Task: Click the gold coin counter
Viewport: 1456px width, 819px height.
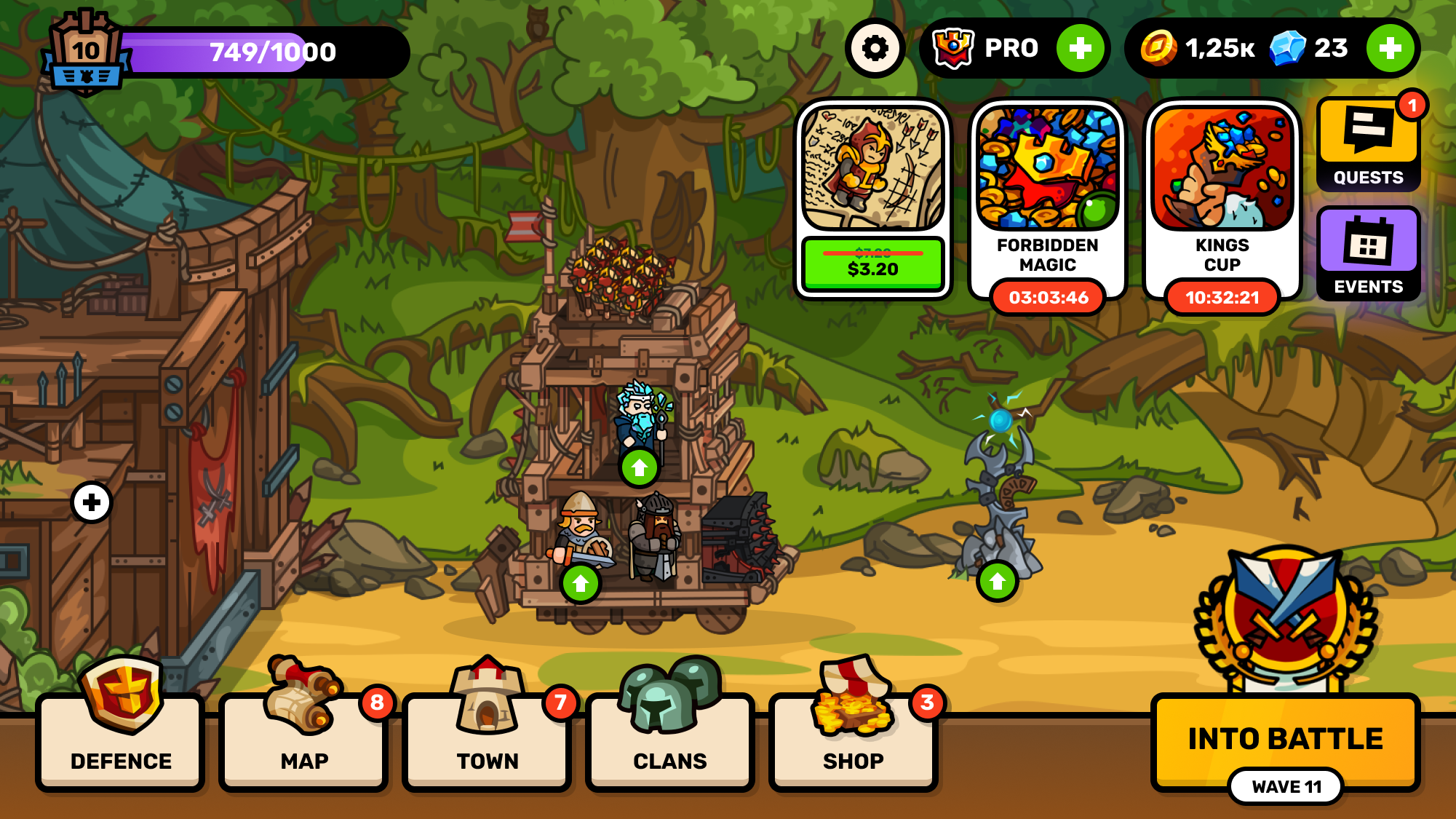Action: pyautogui.click(x=1193, y=47)
